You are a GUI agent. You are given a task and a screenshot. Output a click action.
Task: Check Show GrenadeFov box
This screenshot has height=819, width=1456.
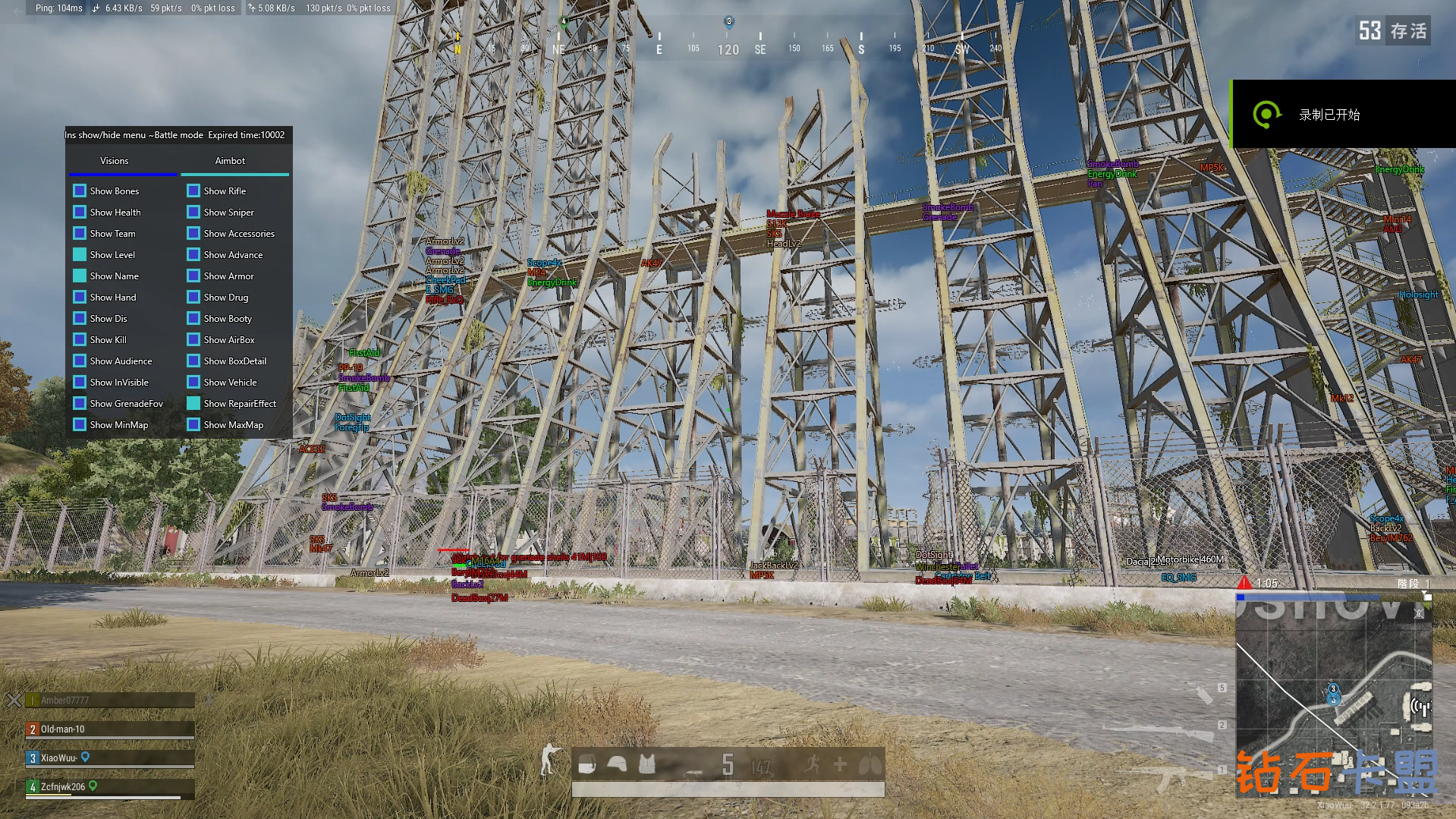click(80, 403)
